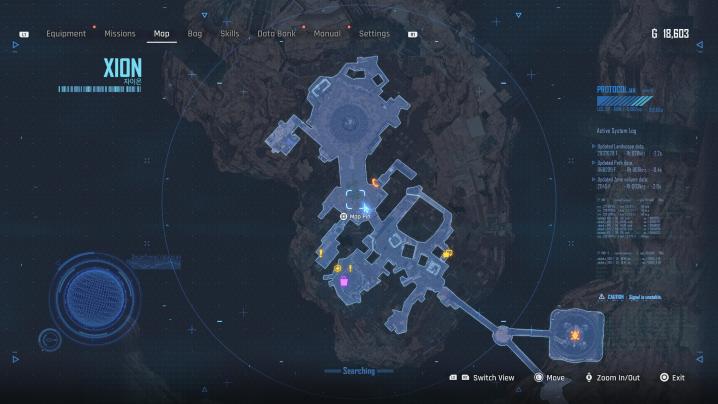Image resolution: width=718 pixels, height=404 pixels.
Task: Choose the orange marker beside the right-hand courtyard
Action: (447, 253)
